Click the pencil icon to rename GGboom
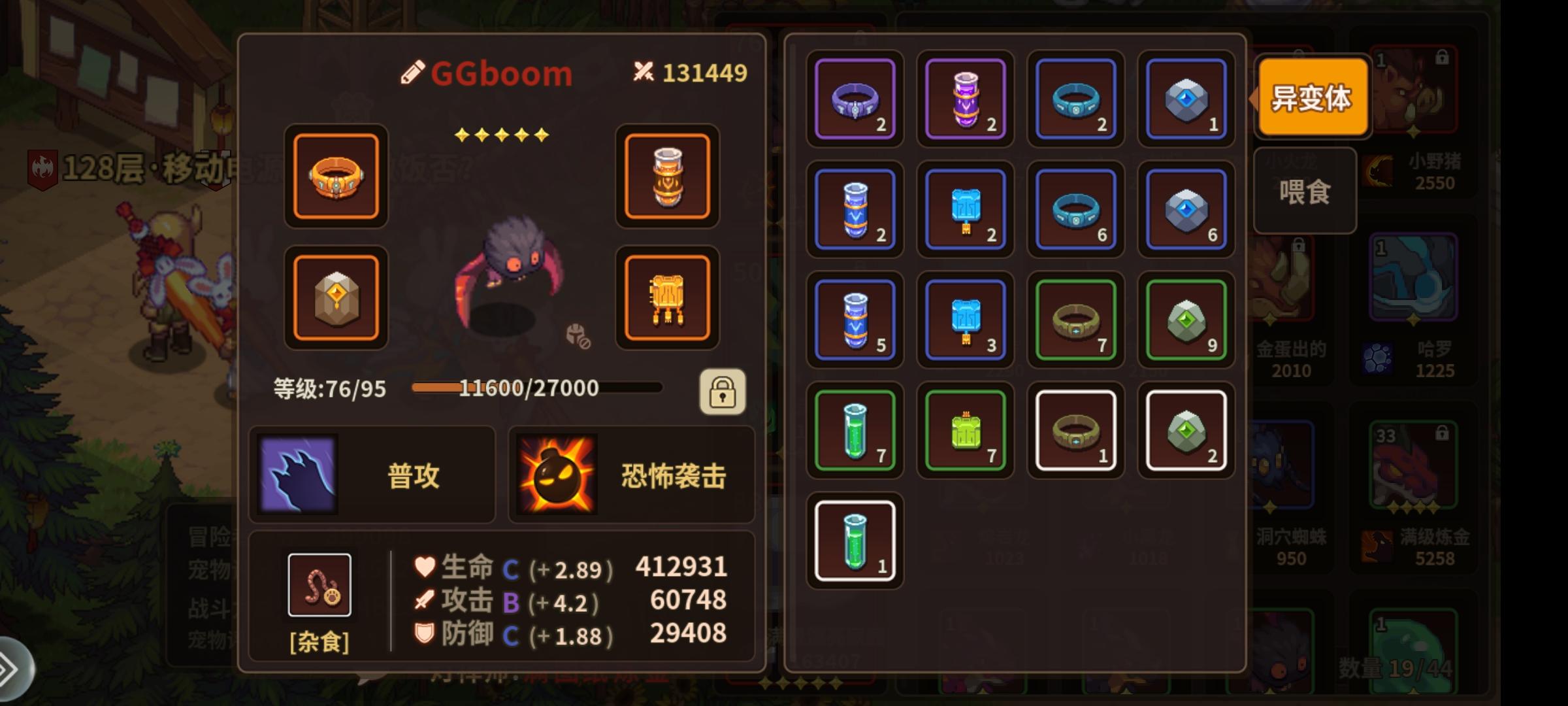This screenshot has height=706, width=1568. point(412,73)
